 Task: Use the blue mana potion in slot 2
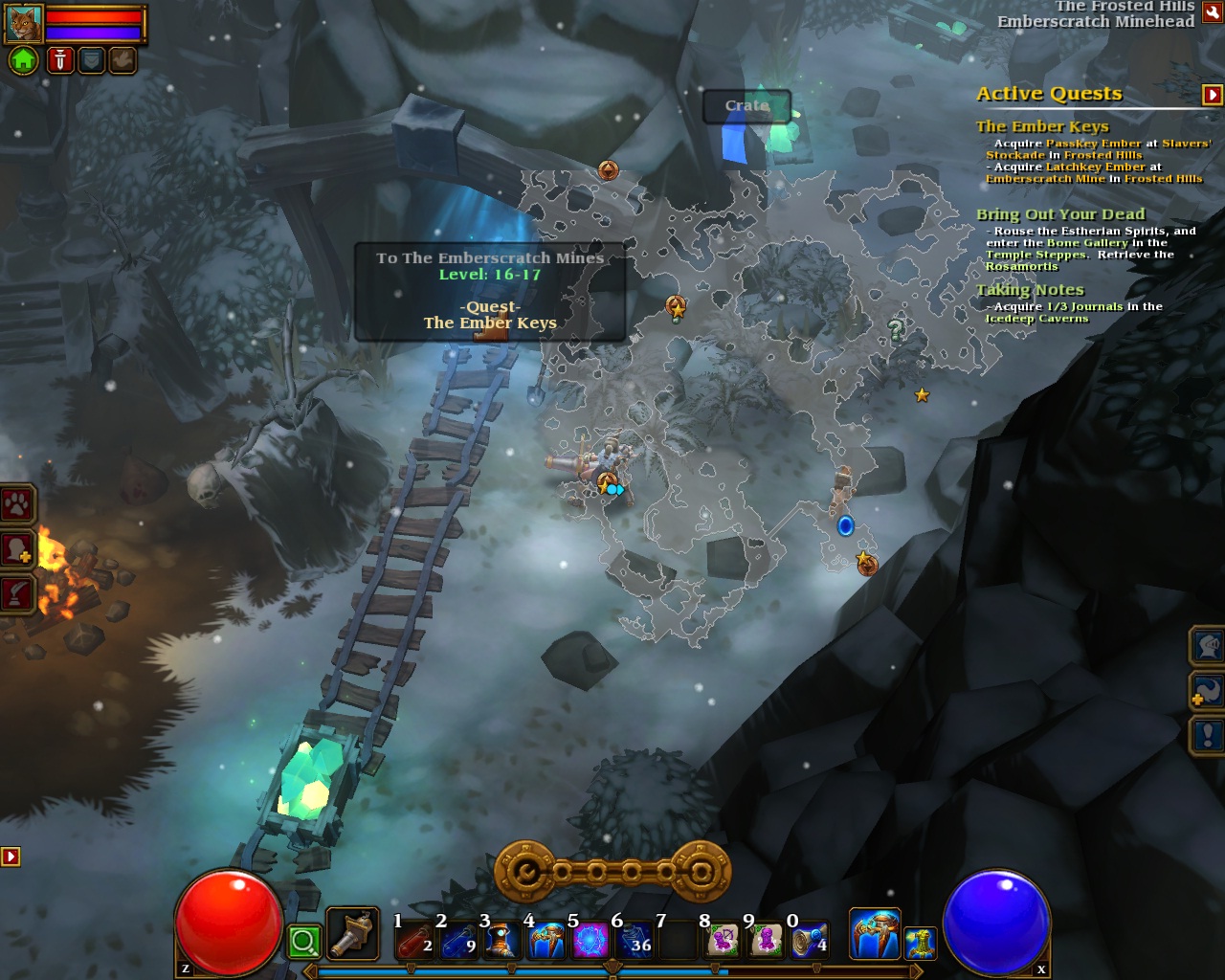pos(458,941)
